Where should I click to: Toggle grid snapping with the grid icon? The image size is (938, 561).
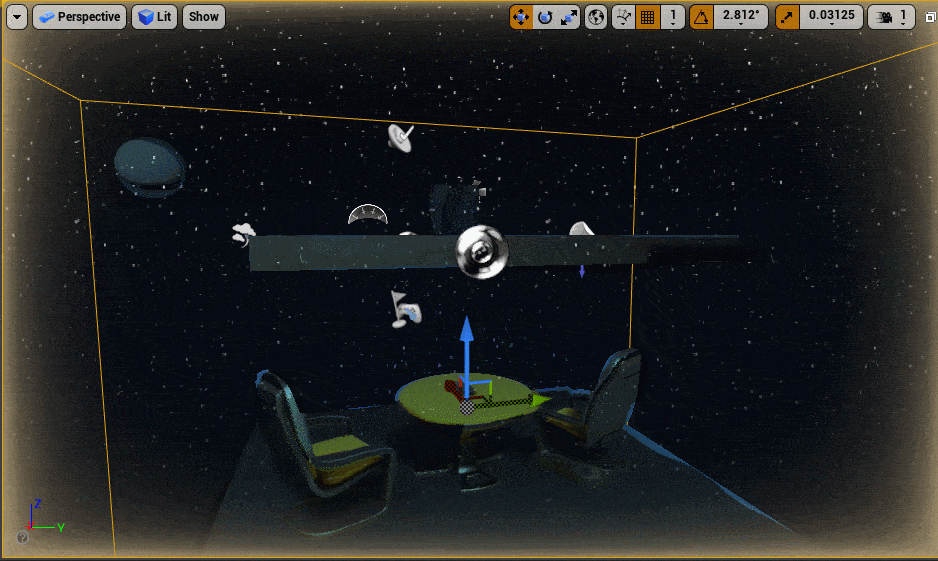point(647,17)
